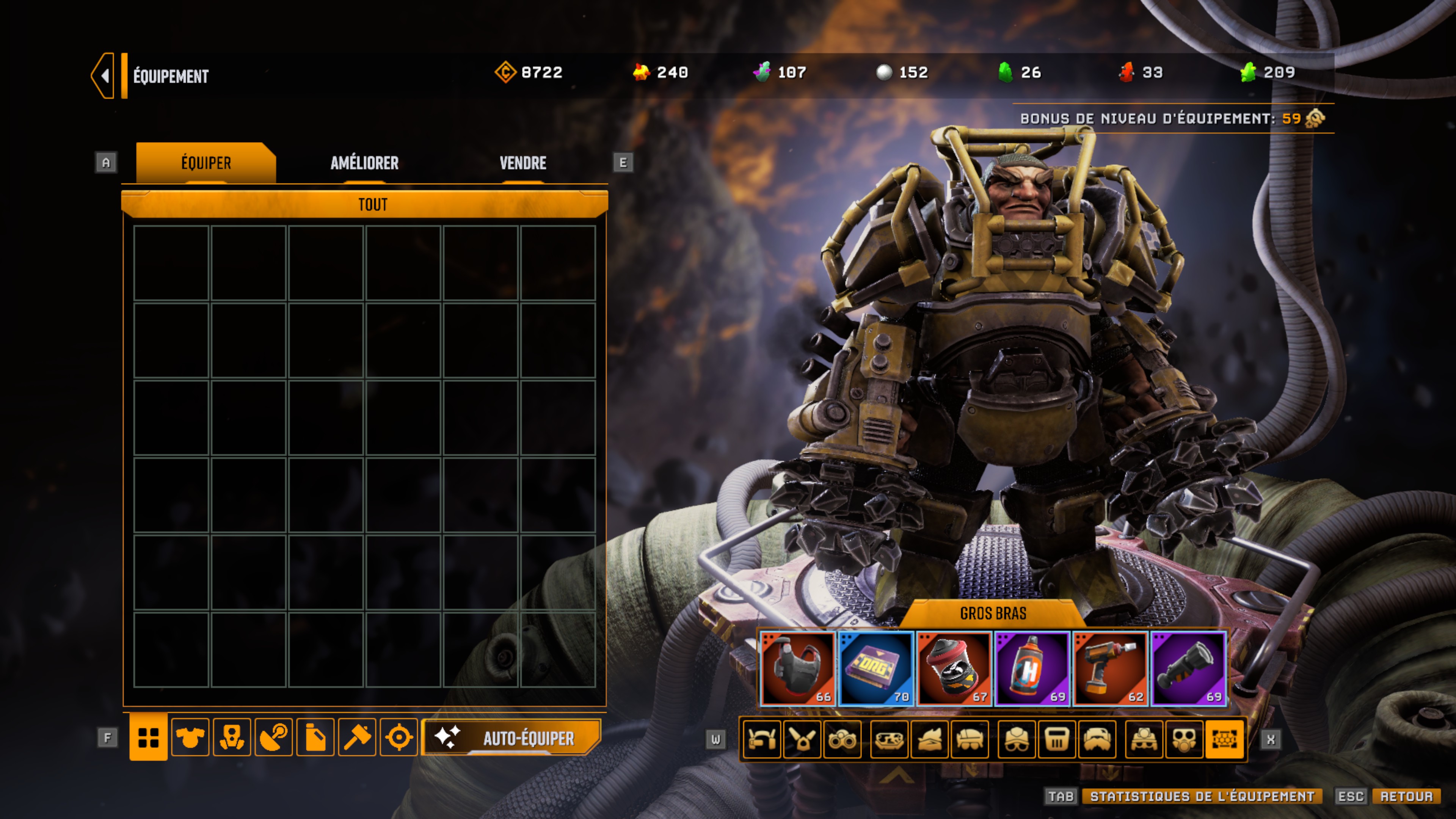Open Statistiques de l'équipement

click(x=1202, y=796)
